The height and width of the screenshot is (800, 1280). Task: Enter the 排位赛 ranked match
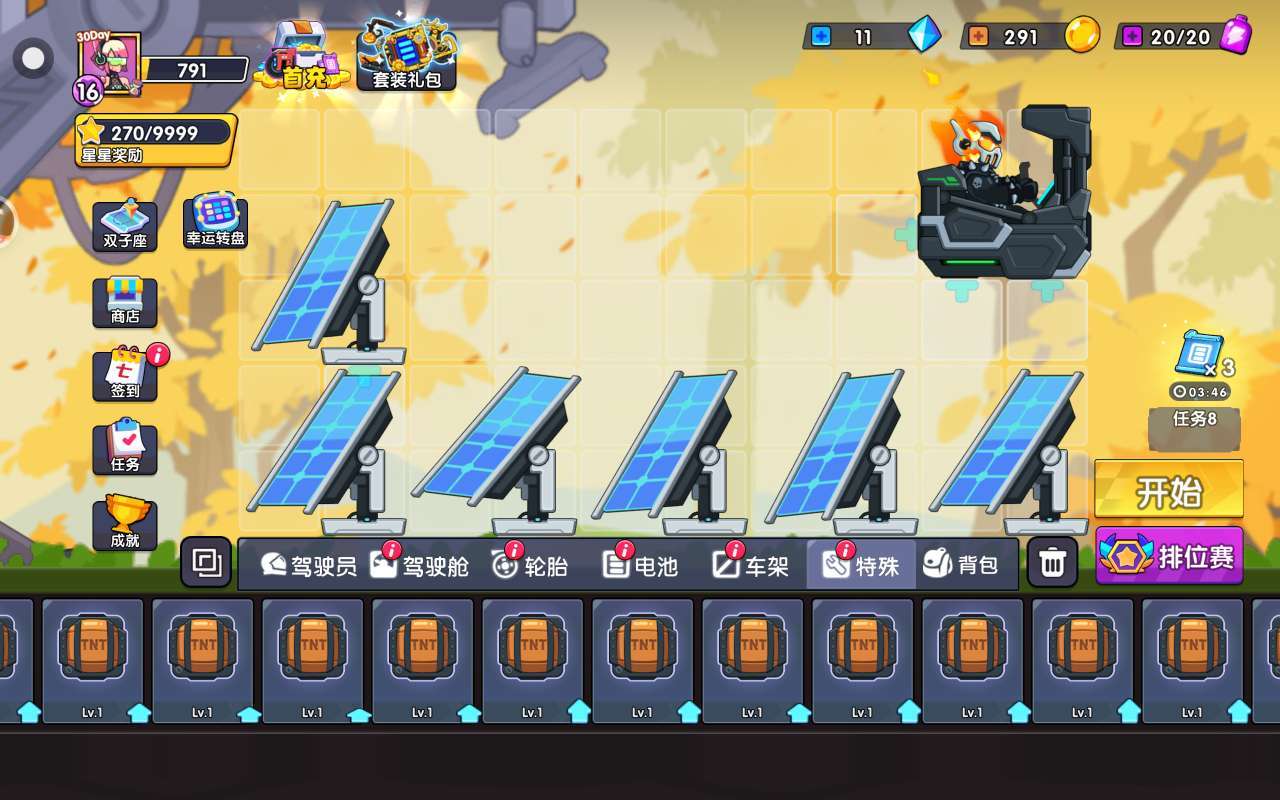click(1169, 556)
